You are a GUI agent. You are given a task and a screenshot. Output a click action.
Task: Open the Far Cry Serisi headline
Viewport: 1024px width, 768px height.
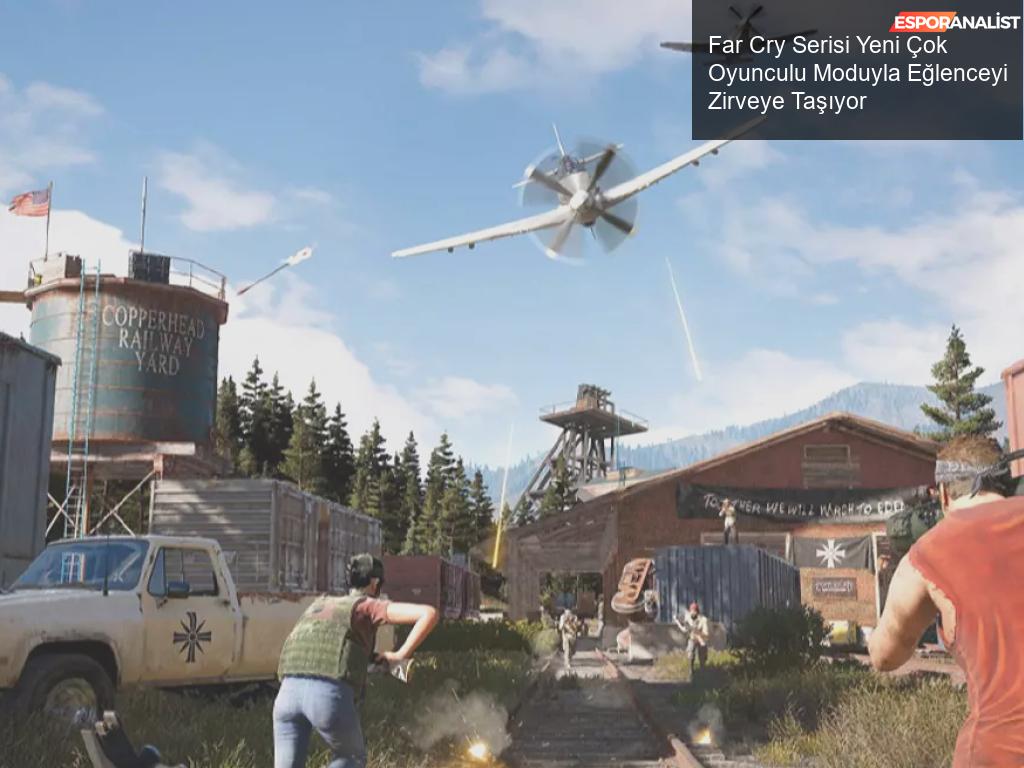(x=857, y=73)
